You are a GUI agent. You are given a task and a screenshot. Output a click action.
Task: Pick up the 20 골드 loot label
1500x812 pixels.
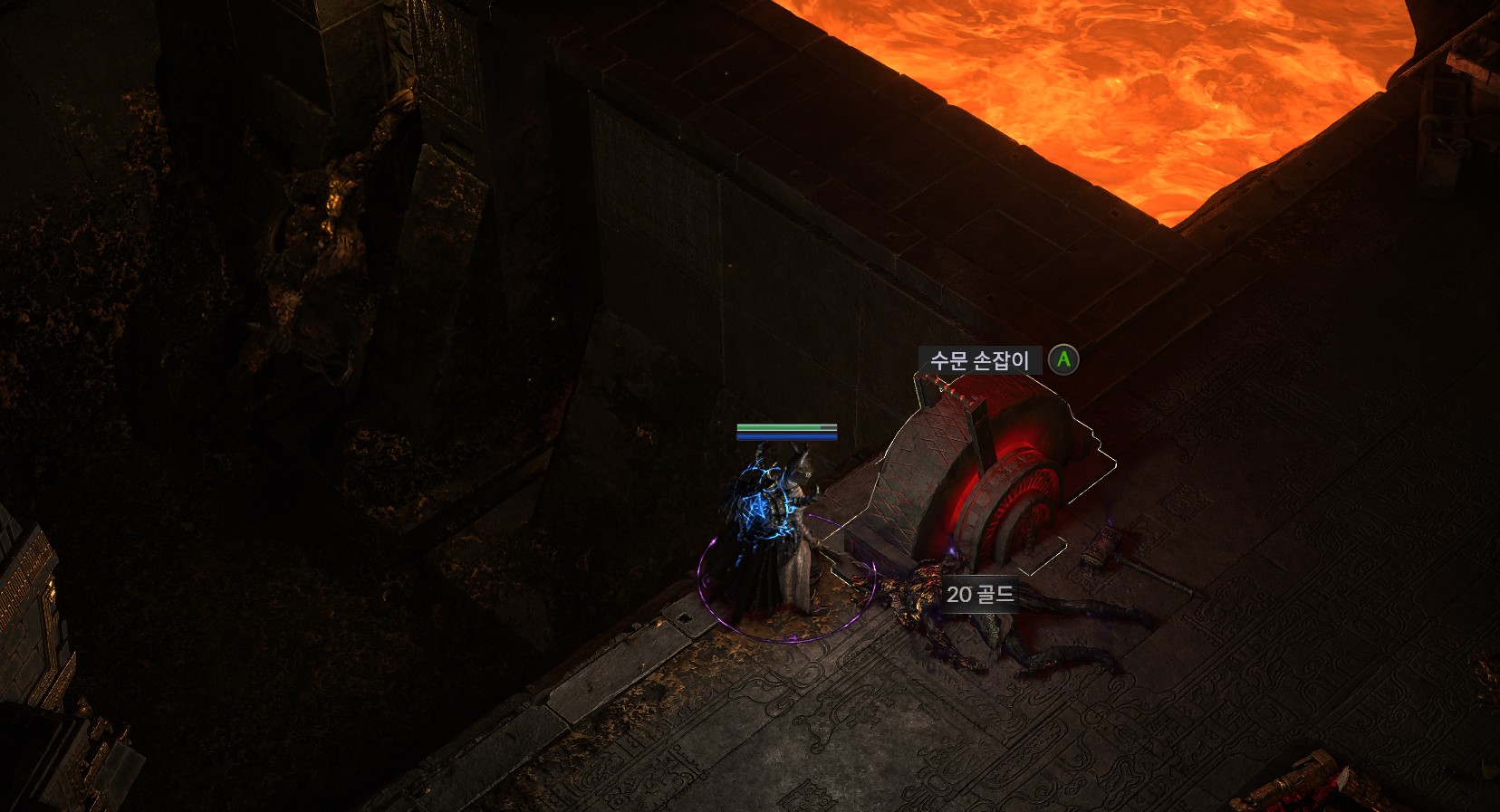(x=979, y=595)
